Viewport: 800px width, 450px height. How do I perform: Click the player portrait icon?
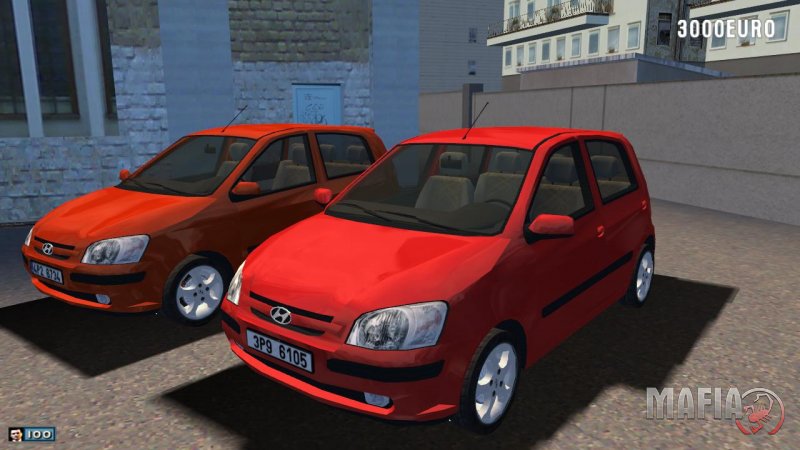(16, 434)
